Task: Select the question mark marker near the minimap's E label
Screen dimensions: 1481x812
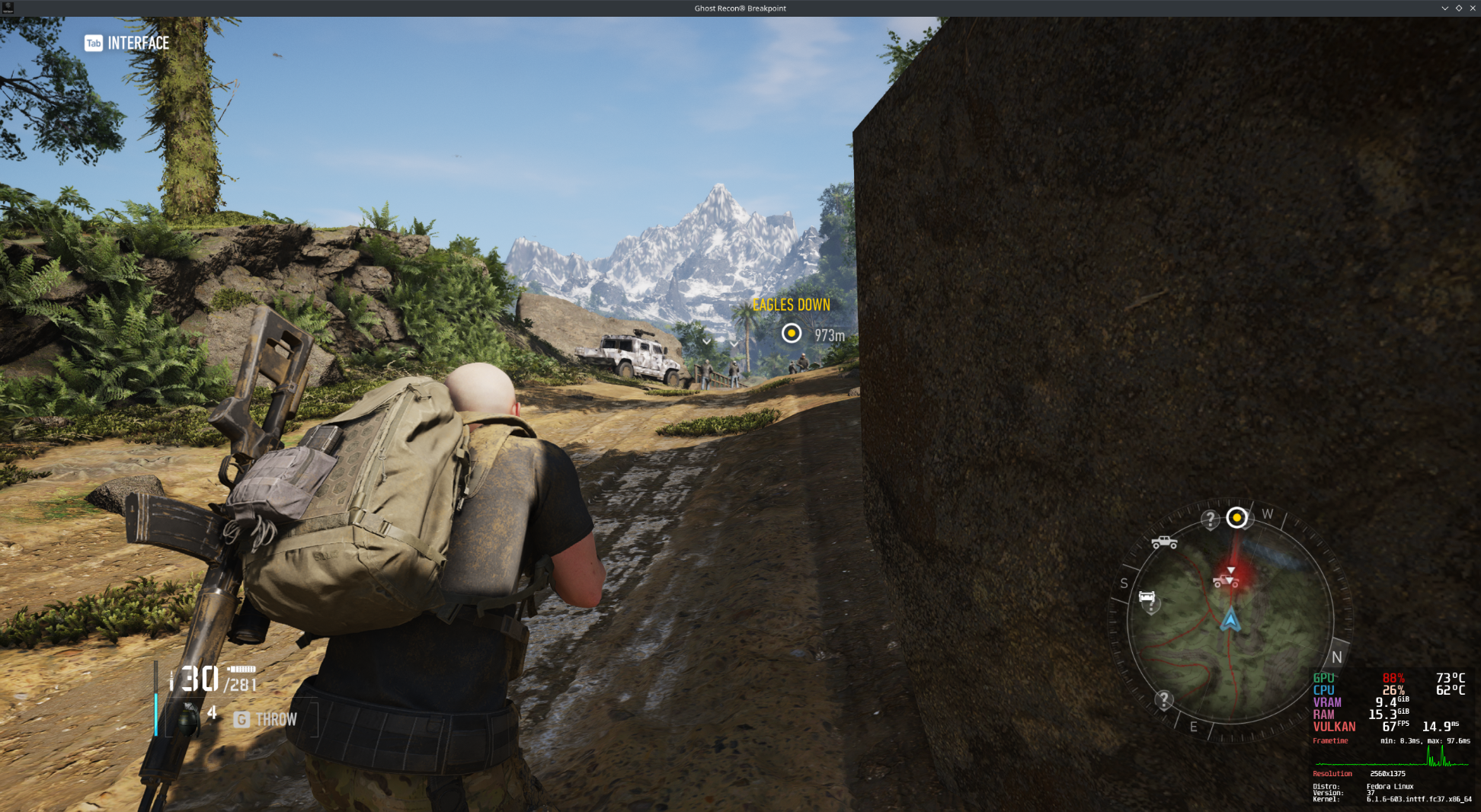Action: 1163,699
